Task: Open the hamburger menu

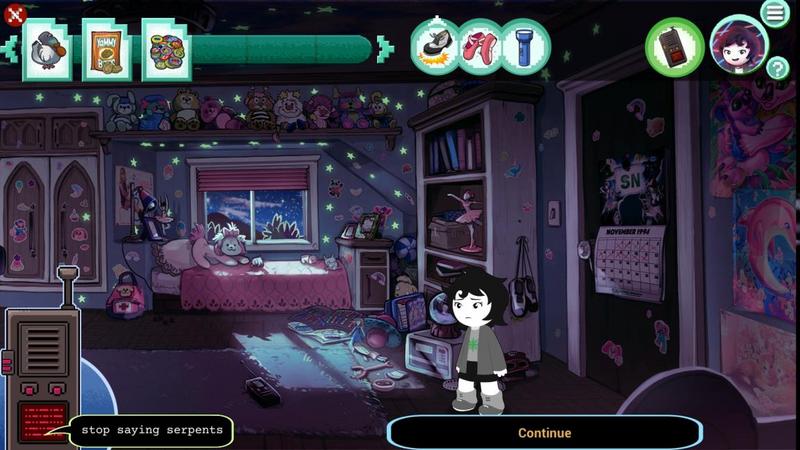Action: tap(774, 13)
